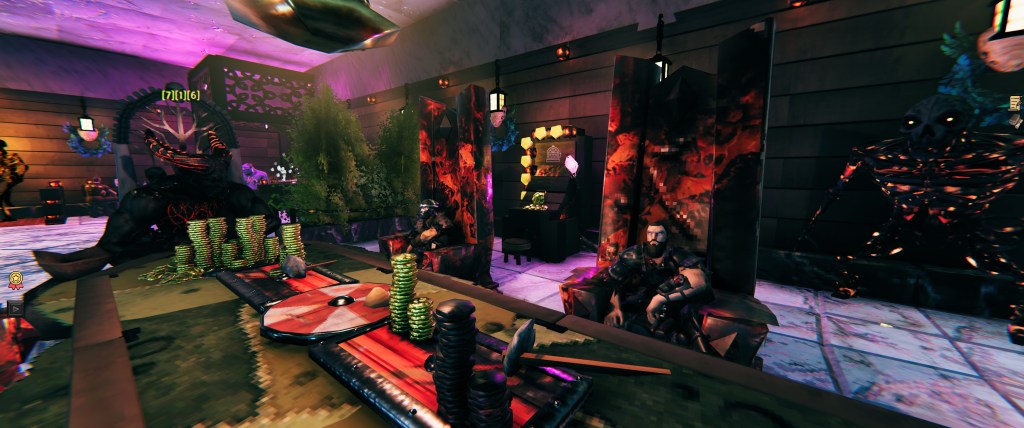Open the grey book icon below the scroll
This screenshot has height=428, width=1024.
coord(1016,122)
